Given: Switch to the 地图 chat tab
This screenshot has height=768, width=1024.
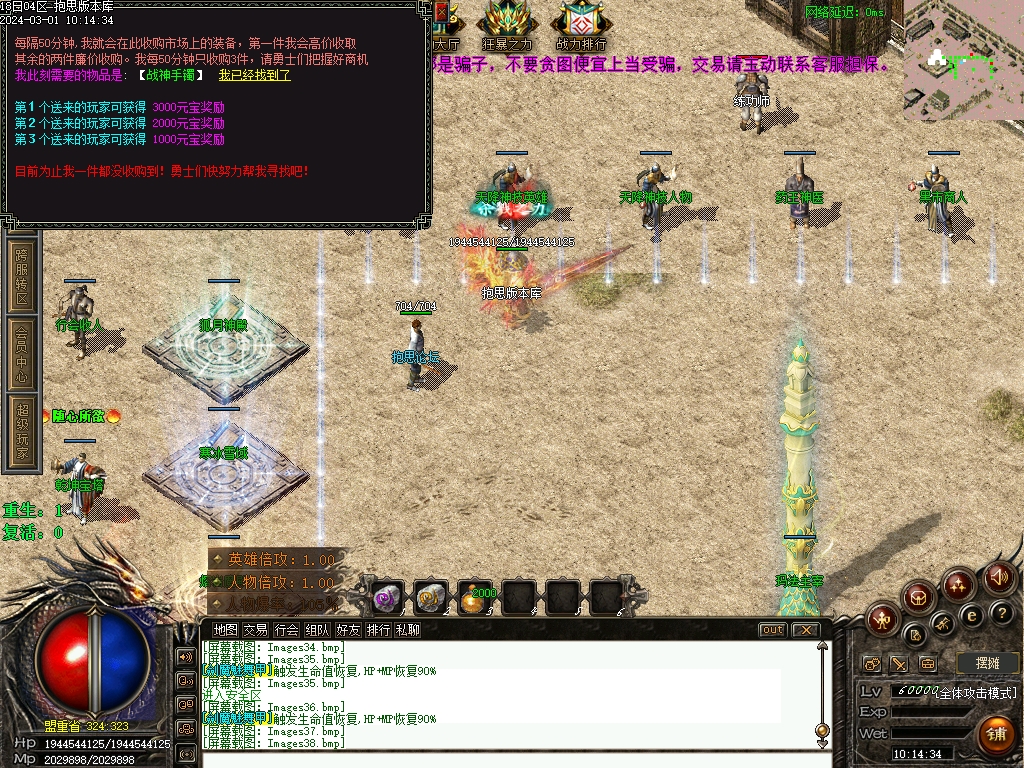Looking at the screenshot, I should pyautogui.click(x=226, y=630).
